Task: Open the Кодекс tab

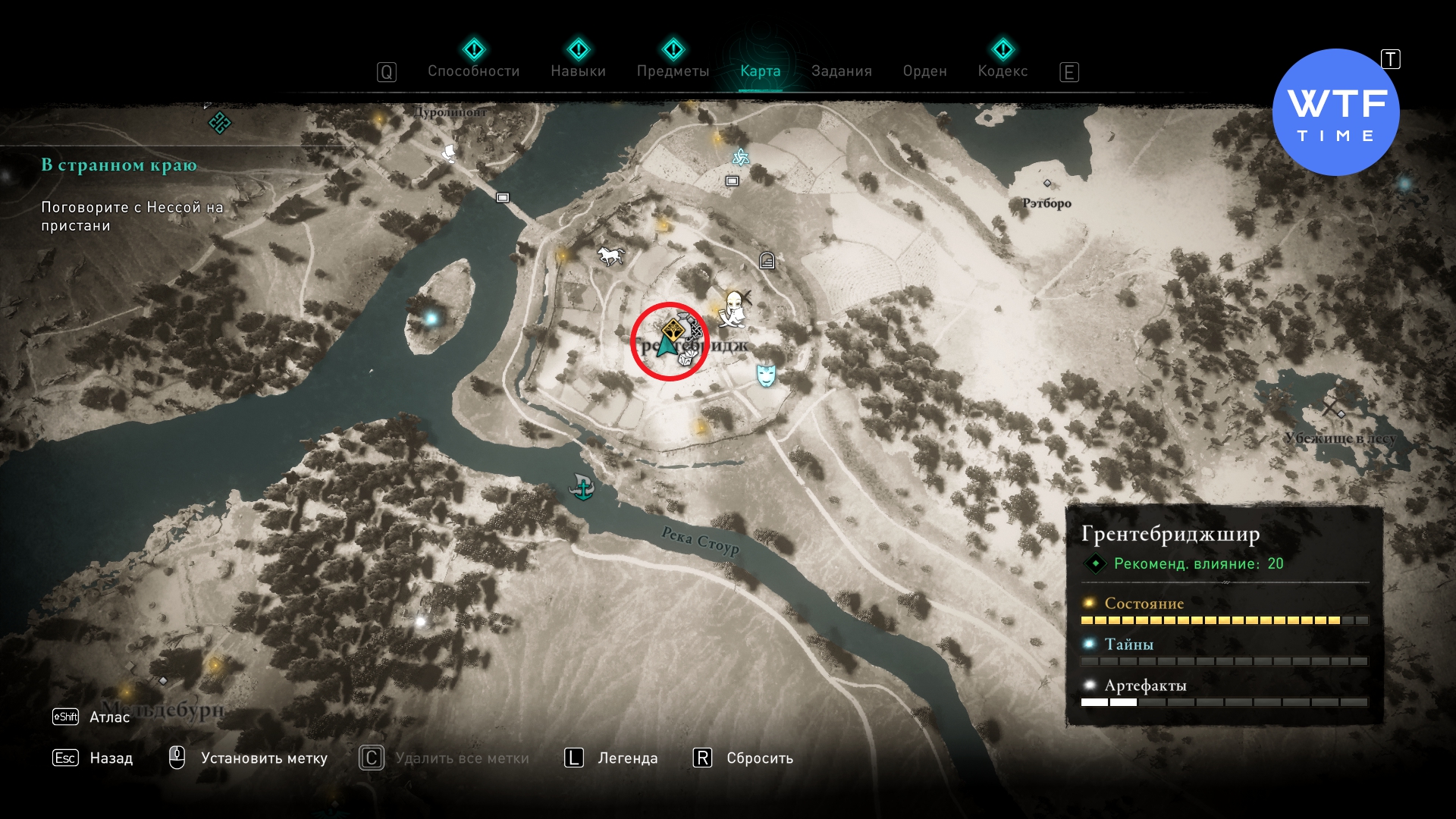Action: click(x=1003, y=71)
